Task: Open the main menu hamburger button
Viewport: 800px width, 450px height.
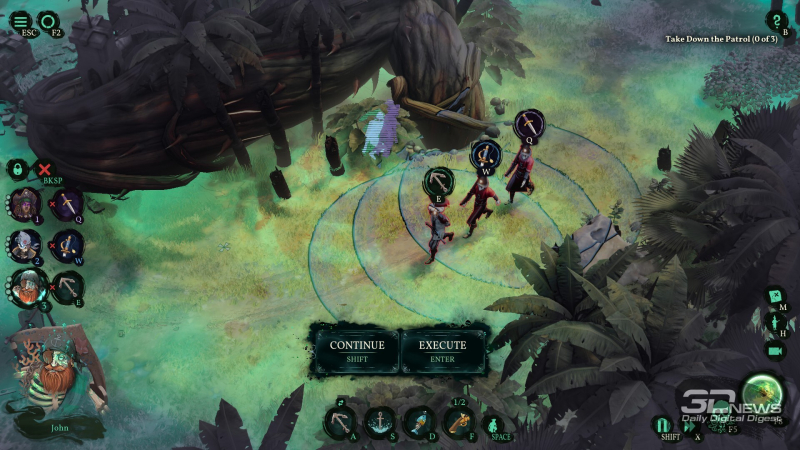Action: (x=20, y=20)
